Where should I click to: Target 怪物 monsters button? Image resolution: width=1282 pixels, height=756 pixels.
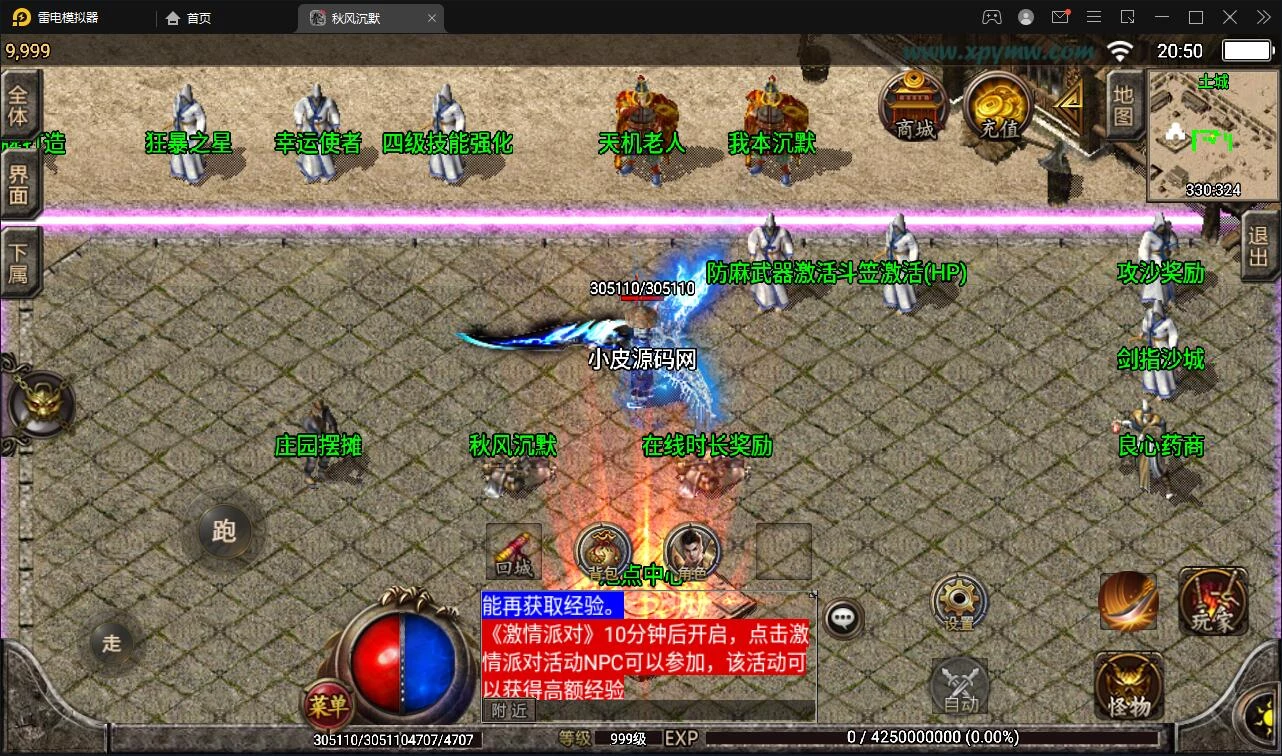click(1129, 687)
